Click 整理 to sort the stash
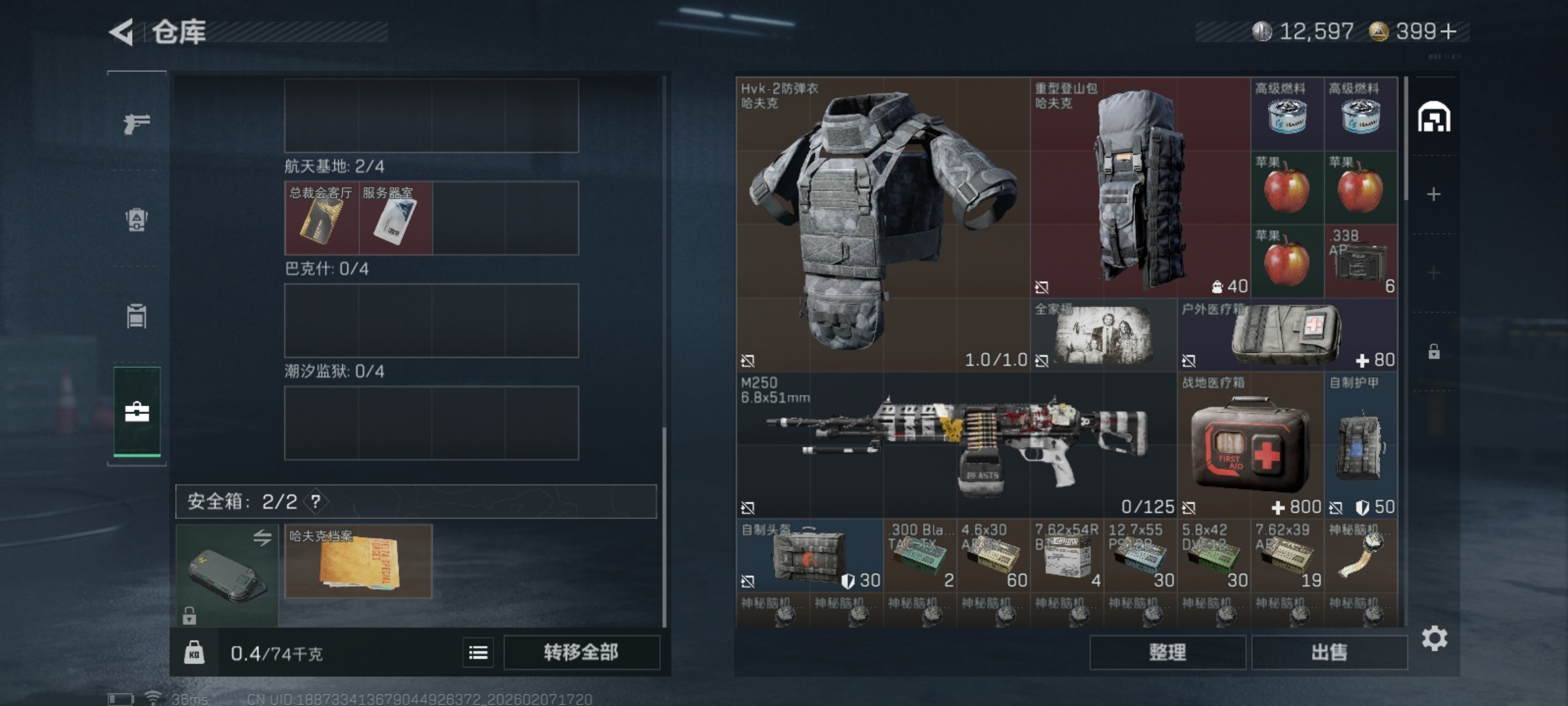The image size is (1568, 706). click(1167, 652)
